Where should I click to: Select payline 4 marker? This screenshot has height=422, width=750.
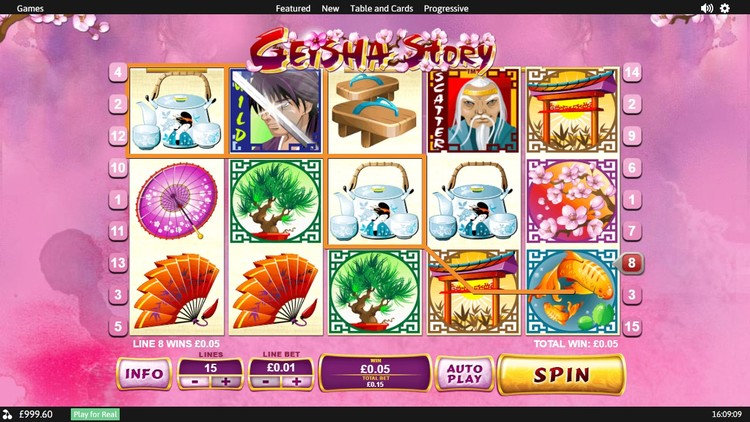[x=118, y=72]
